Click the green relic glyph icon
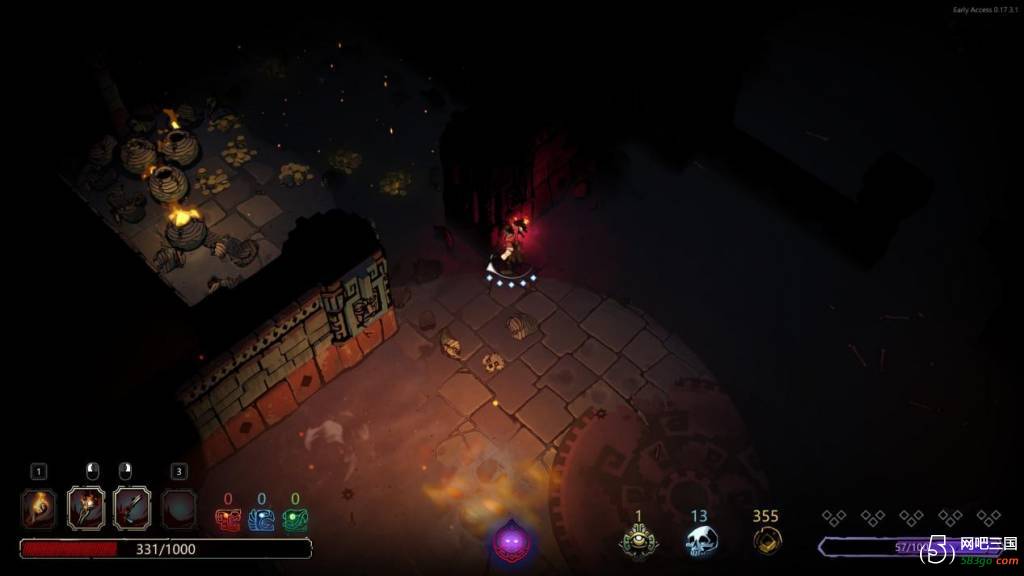This screenshot has height=576, width=1024. [295, 520]
